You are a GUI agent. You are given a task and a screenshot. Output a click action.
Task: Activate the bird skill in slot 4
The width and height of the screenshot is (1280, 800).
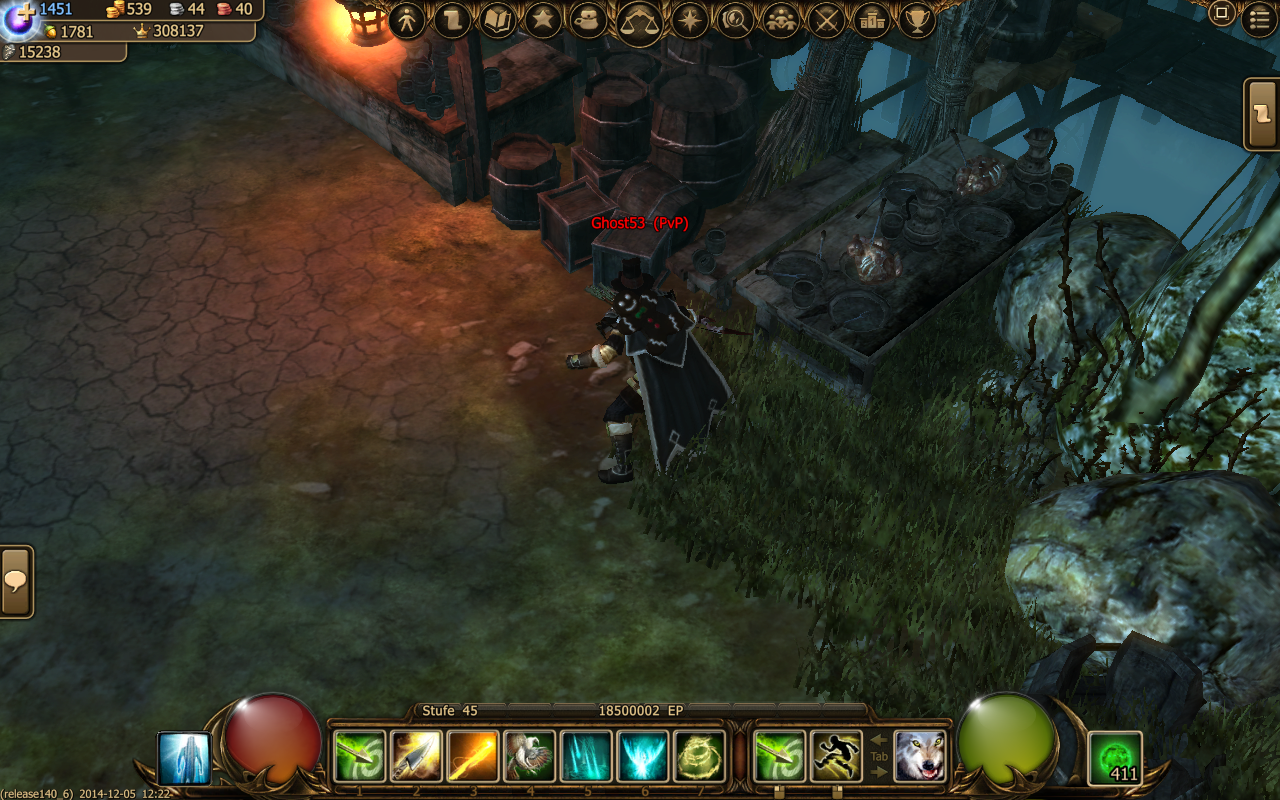click(x=530, y=756)
